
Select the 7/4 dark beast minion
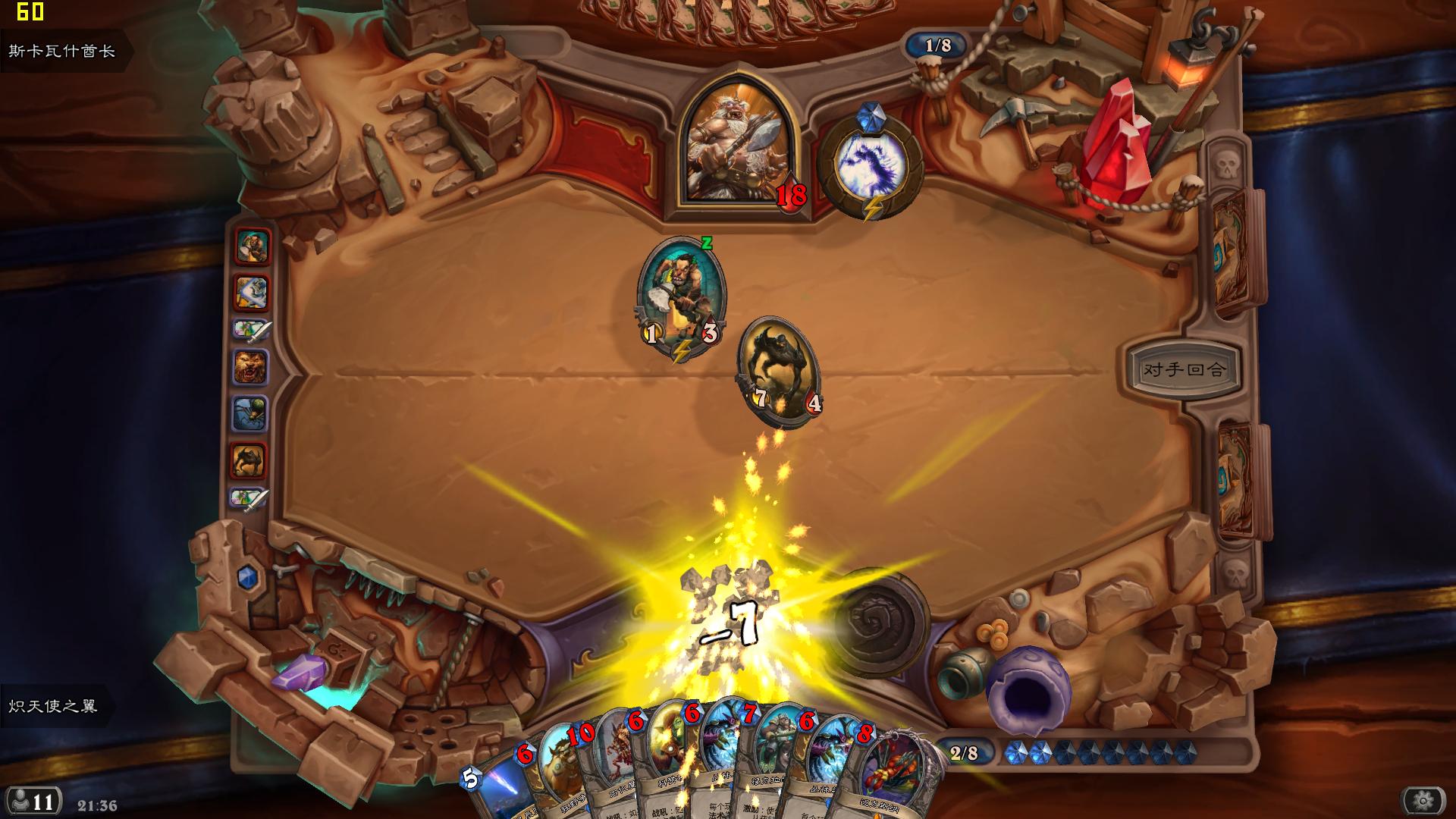[x=780, y=371]
